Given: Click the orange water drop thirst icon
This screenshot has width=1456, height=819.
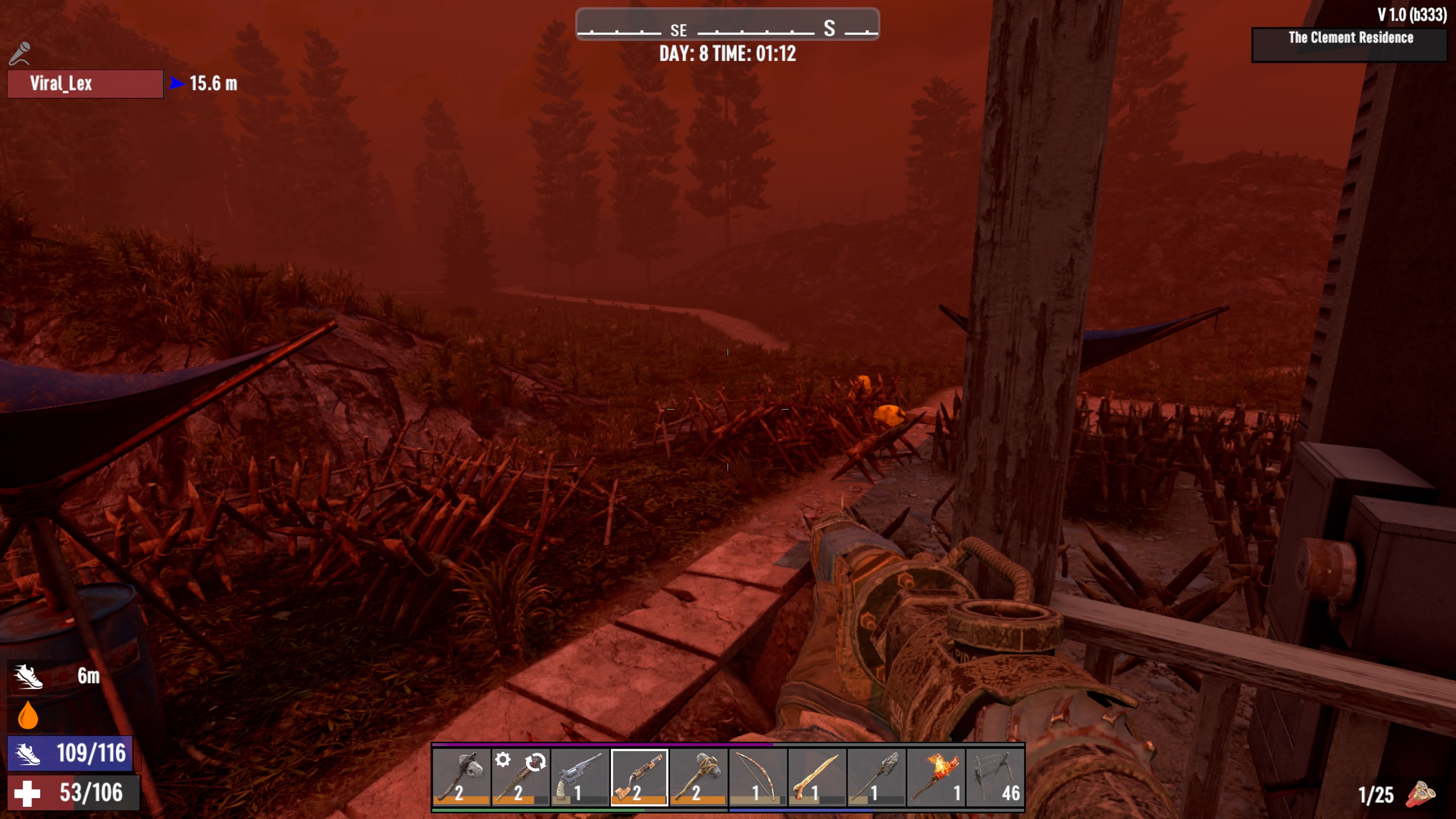Looking at the screenshot, I should (x=28, y=715).
